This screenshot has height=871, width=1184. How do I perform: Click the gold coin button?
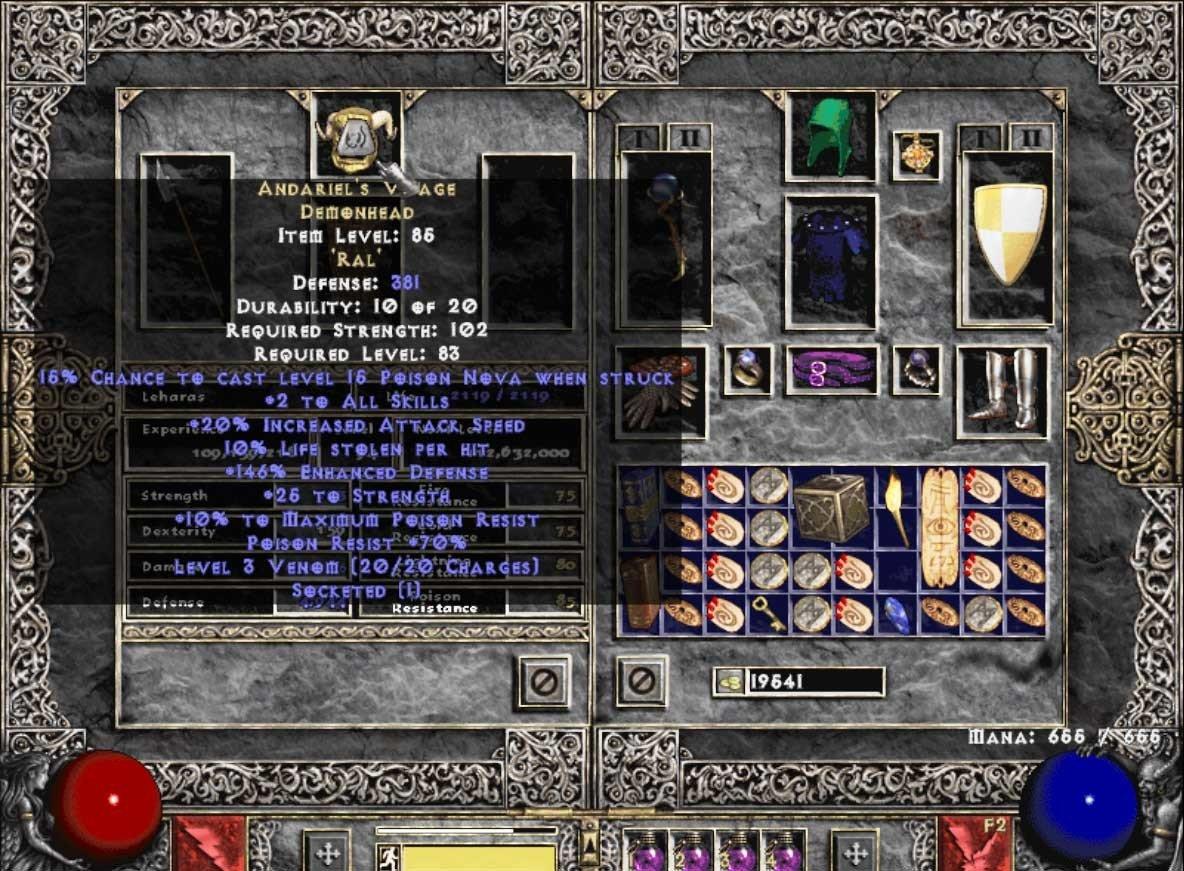pyautogui.click(x=728, y=682)
